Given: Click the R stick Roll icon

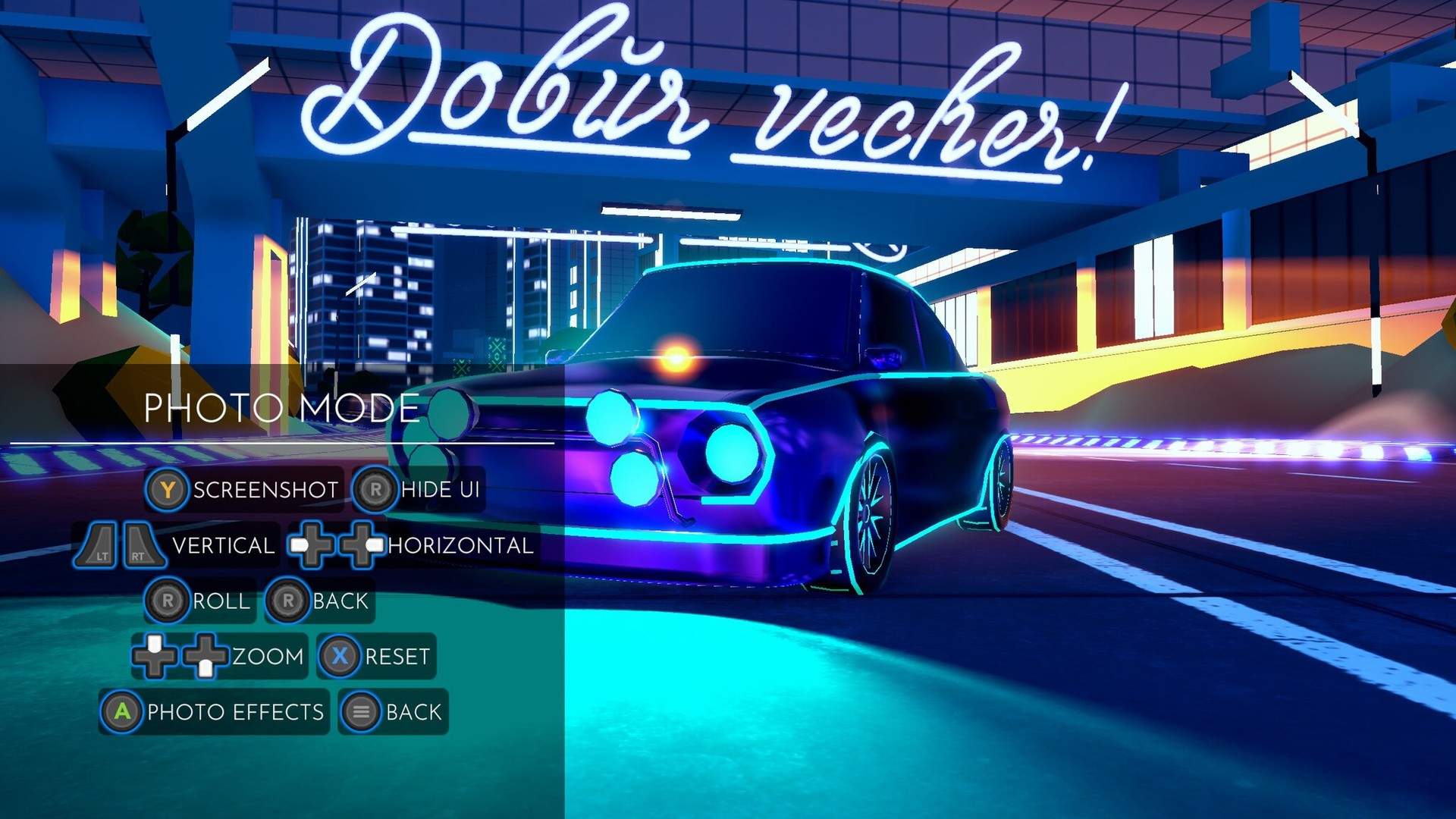Looking at the screenshot, I should [x=170, y=601].
